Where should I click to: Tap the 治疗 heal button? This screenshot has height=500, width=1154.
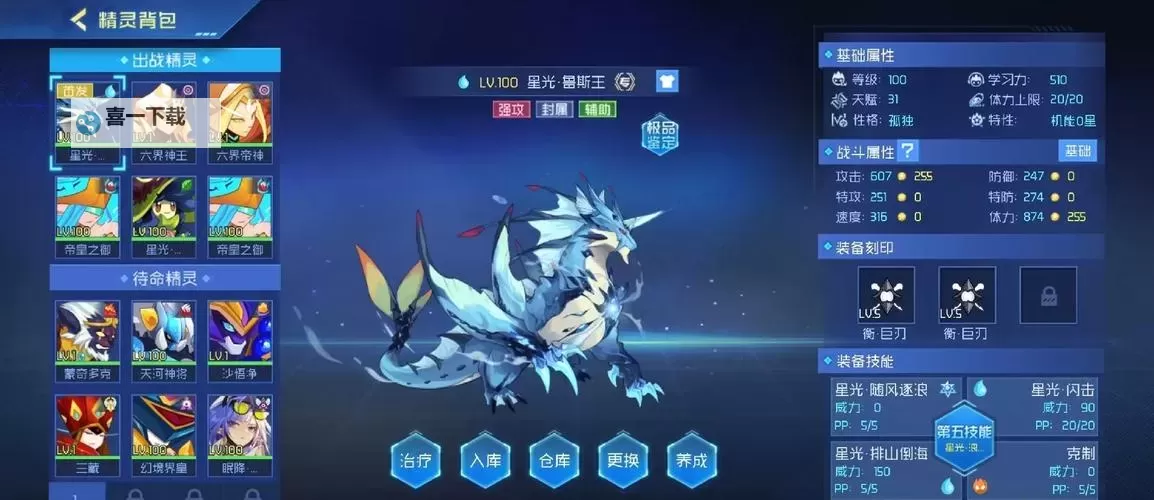415,460
